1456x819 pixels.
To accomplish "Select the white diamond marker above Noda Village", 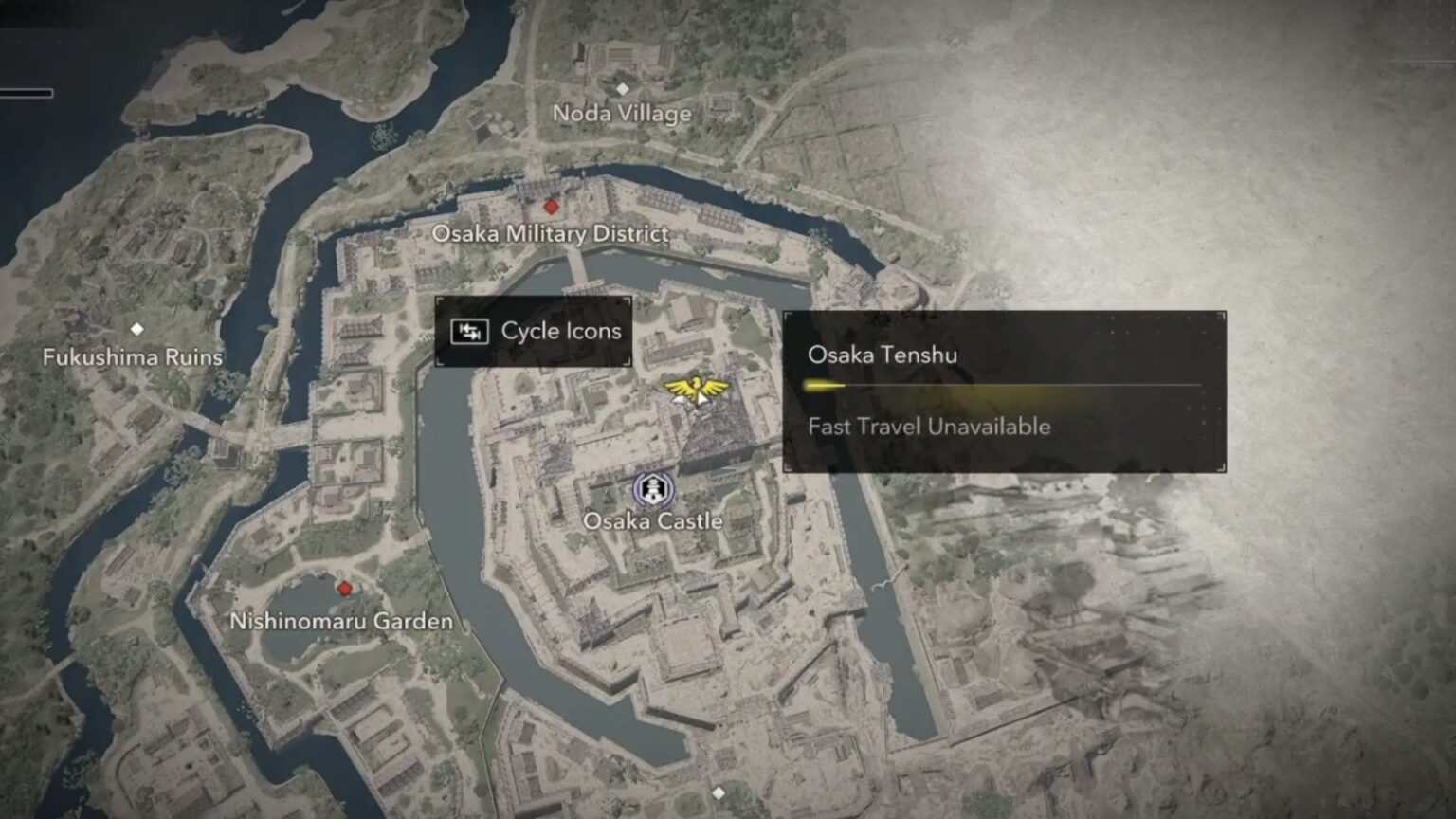I will pyautogui.click(x=623, y=91).
